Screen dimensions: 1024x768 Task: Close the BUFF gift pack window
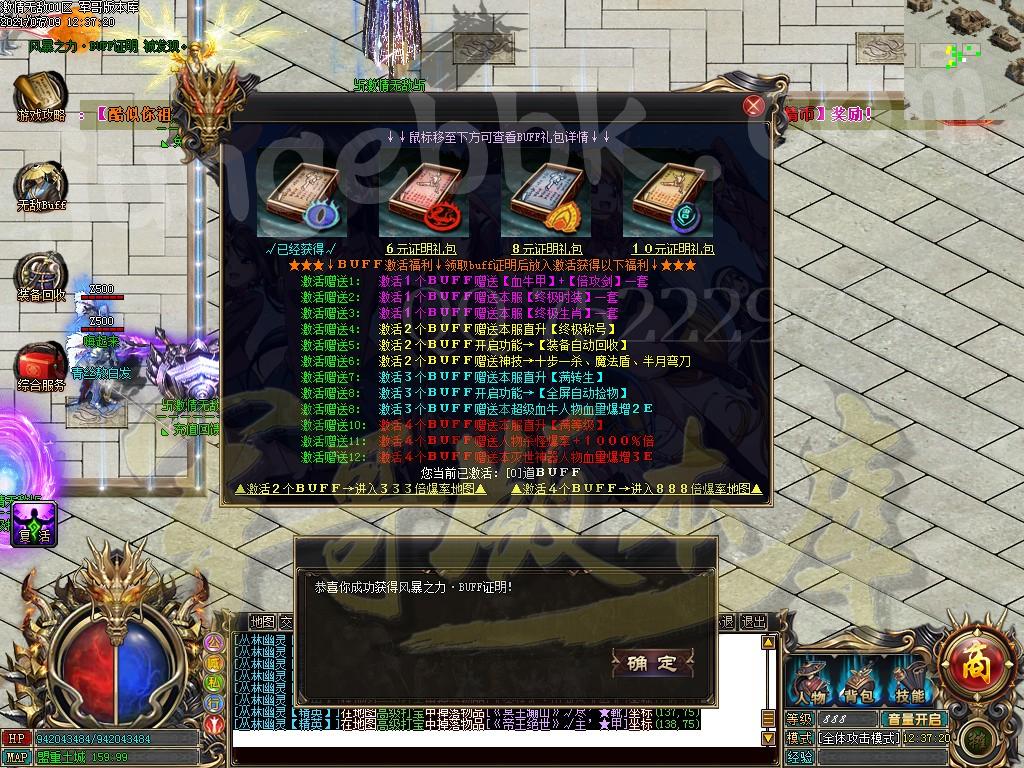[x=754, y=107]
